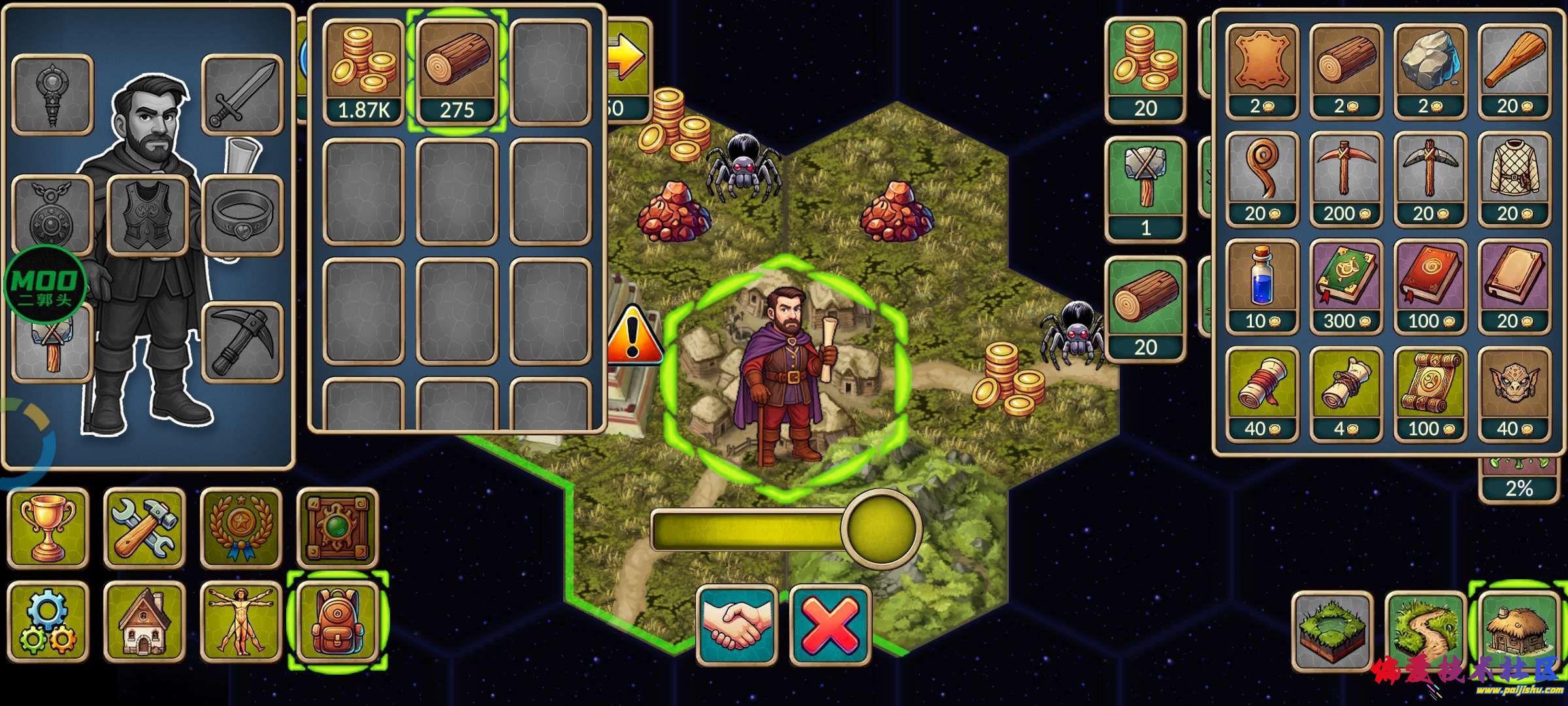Buy the blue potion for 10 gold

(1262, 286)
